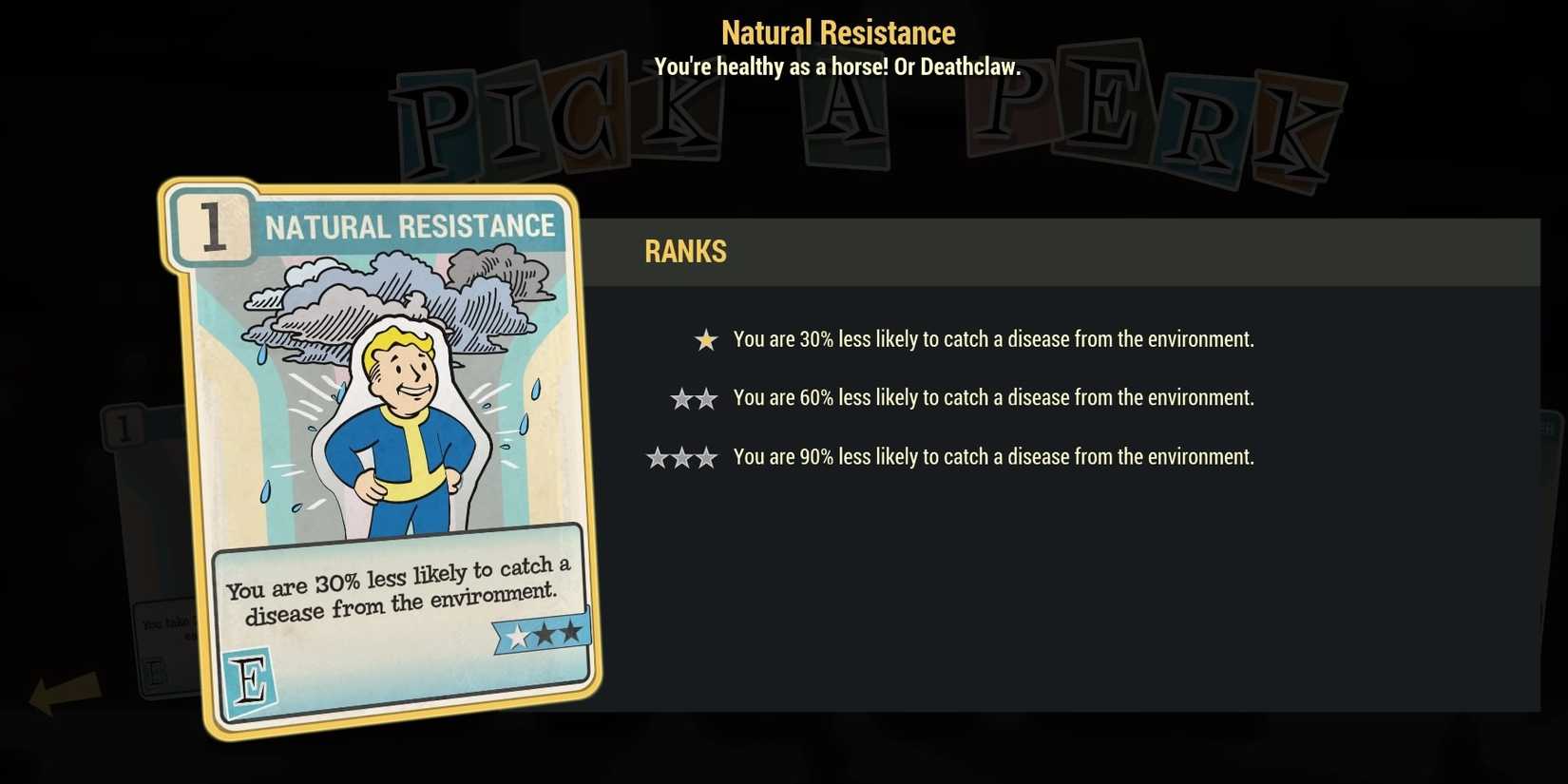Select the rank two 60% disease resistance option
This screenshot has width=1568, height=784.
(x=993, y=397)
